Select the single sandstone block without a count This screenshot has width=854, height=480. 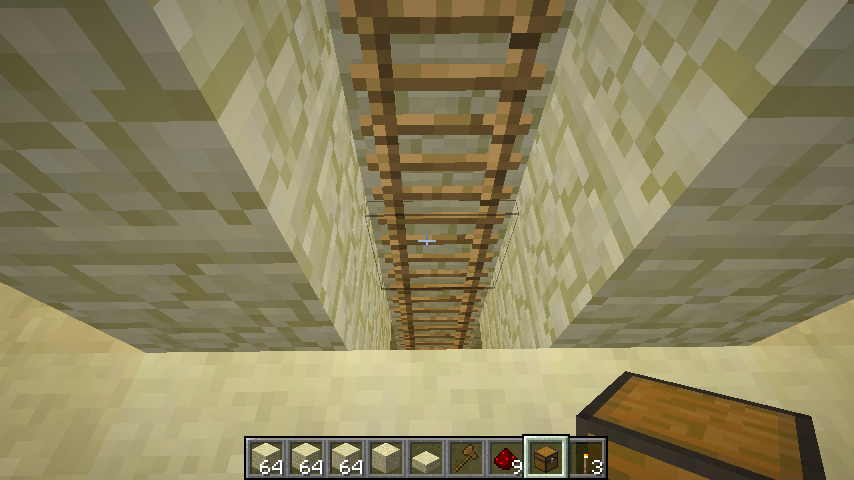(387, 458)
